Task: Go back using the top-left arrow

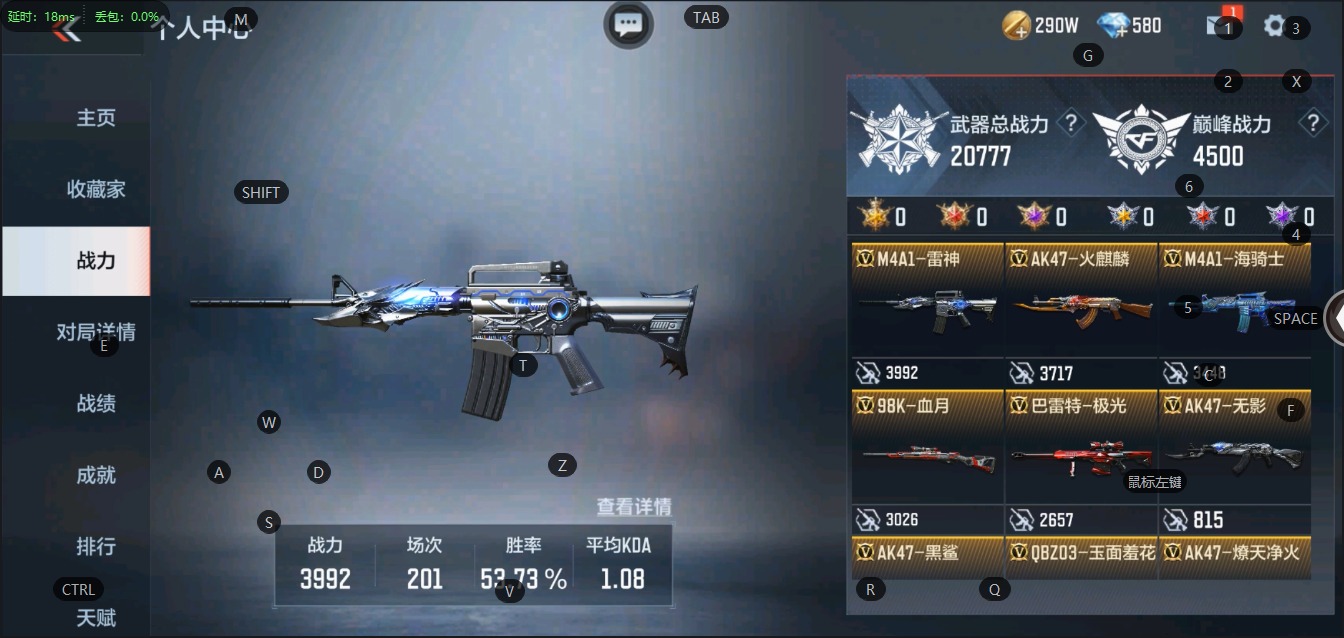Action: [68, 29]
